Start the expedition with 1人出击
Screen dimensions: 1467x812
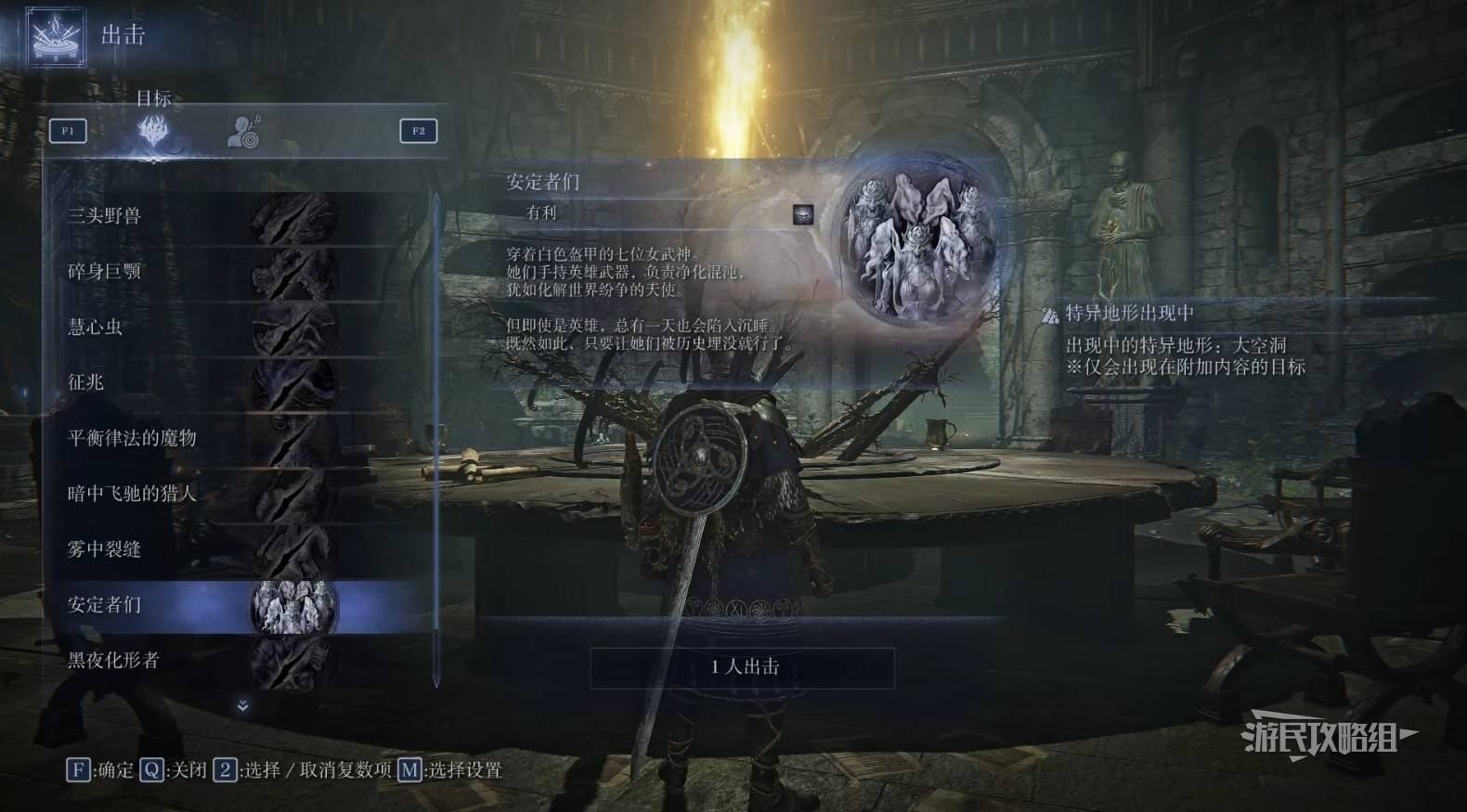pos(743,667)
